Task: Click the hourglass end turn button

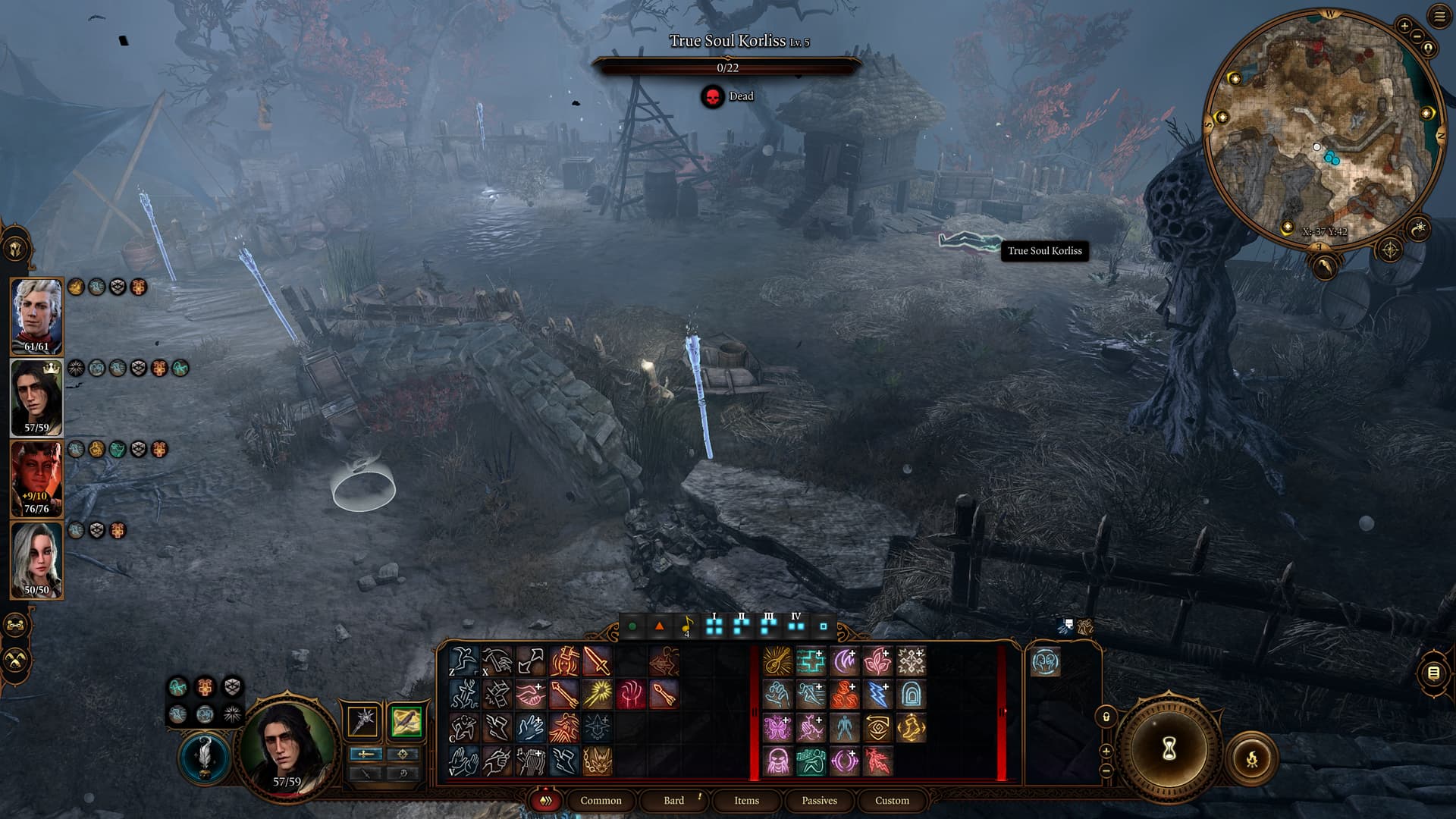Action: (x=1169, y=748)
